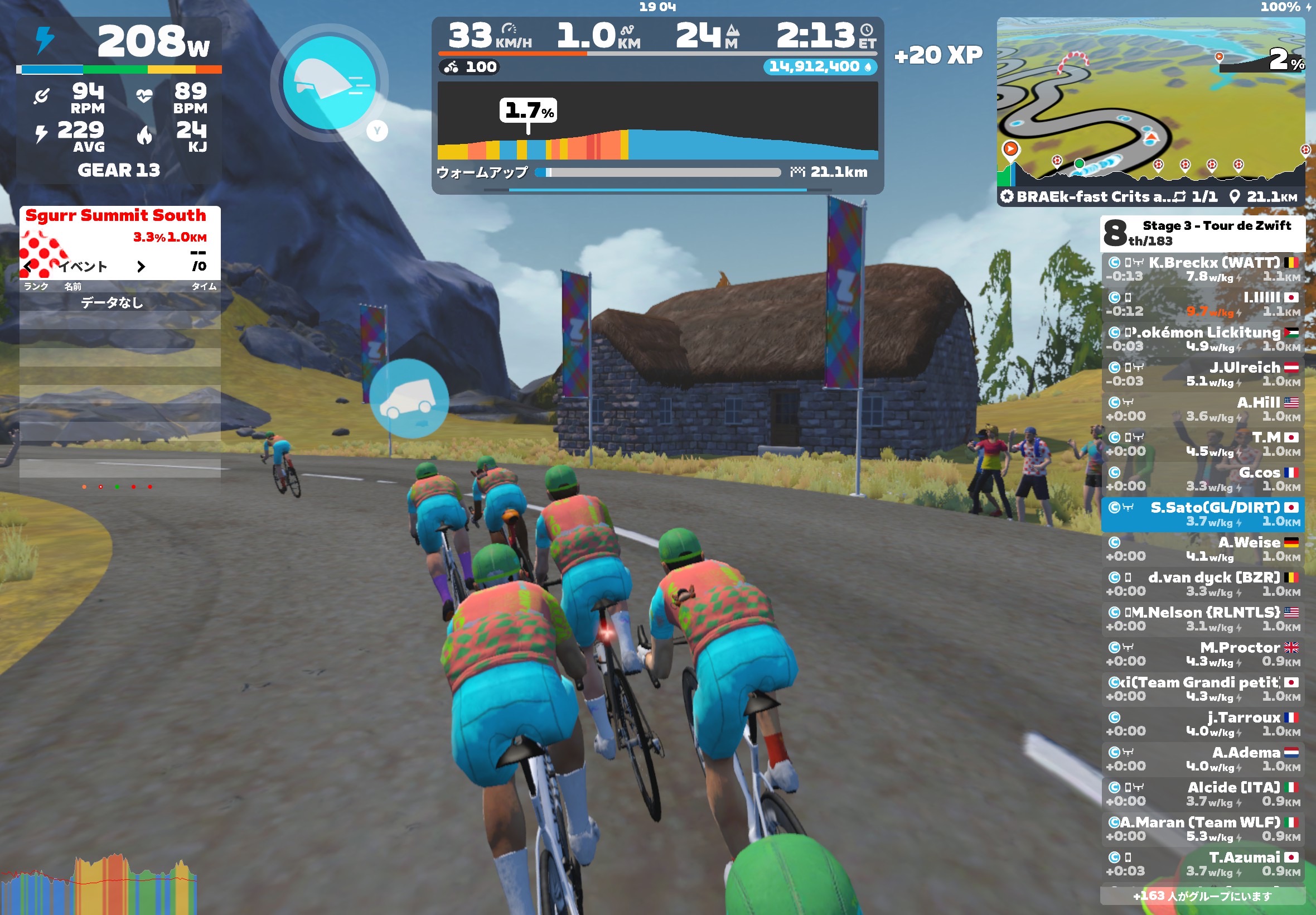Choose rider M.Proctor from the list
The height and width of the screenshot is (915, 1316).
pyautogui.click(x=1202, y=654)
